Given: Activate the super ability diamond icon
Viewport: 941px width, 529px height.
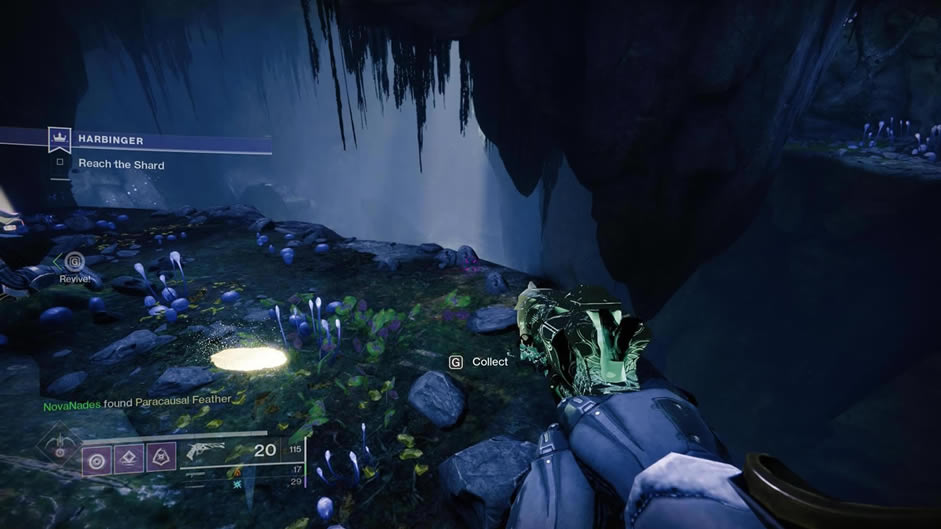Looking at the screenshot, I should [x=61, y=445].
